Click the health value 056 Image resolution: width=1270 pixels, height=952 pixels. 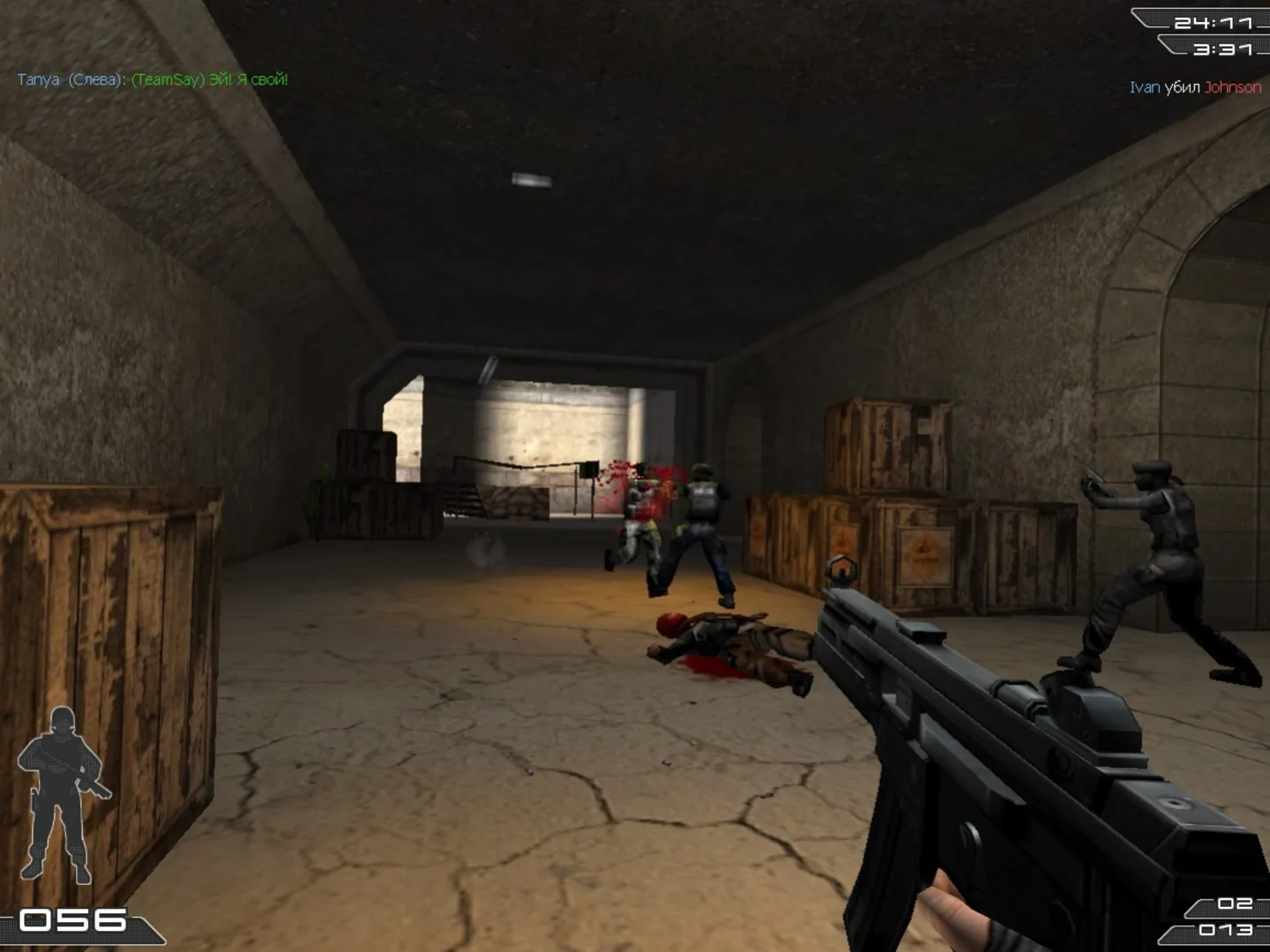pos(75,919)
